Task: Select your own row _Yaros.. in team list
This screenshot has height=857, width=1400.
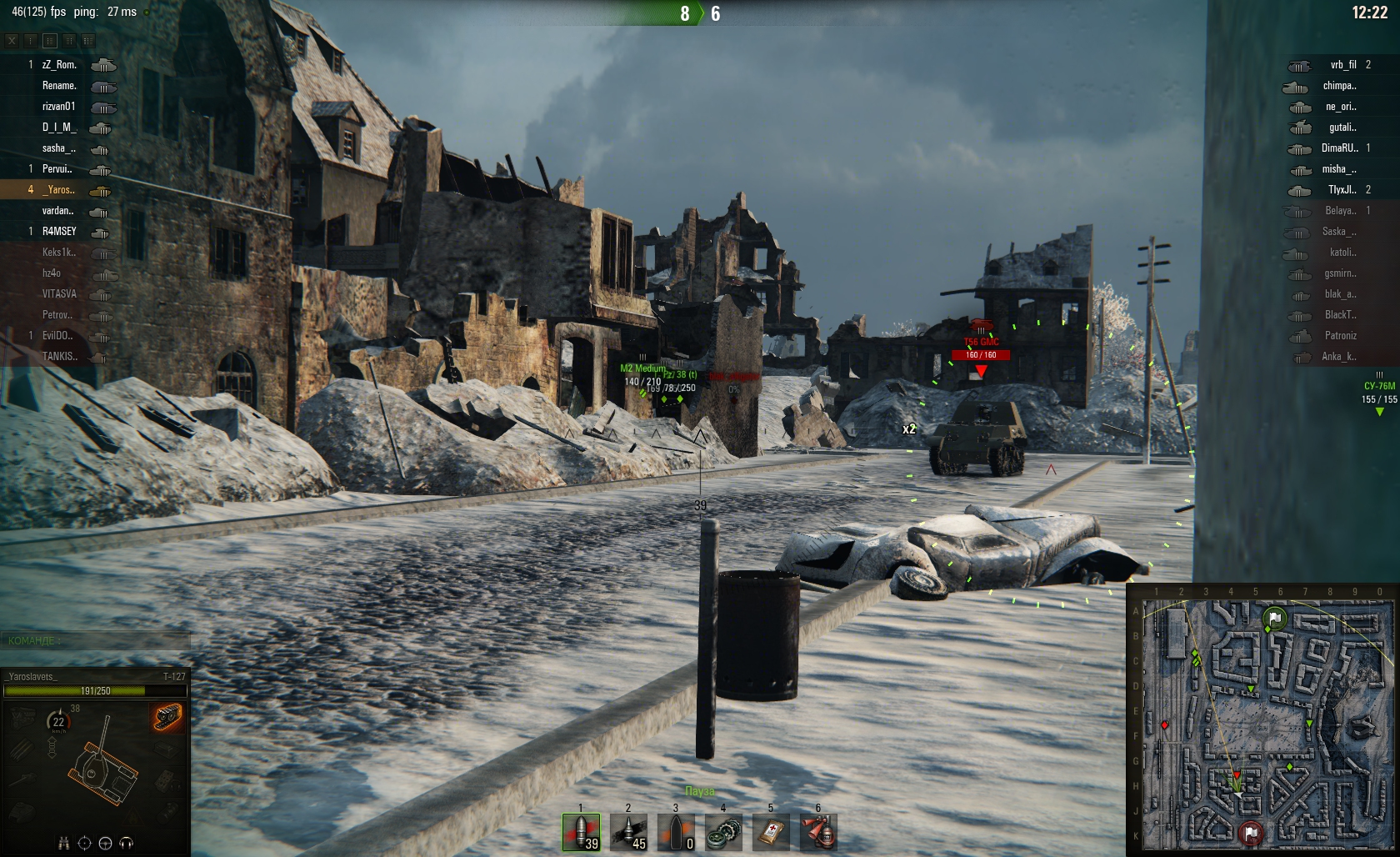Action: click(x=59, y=189)
